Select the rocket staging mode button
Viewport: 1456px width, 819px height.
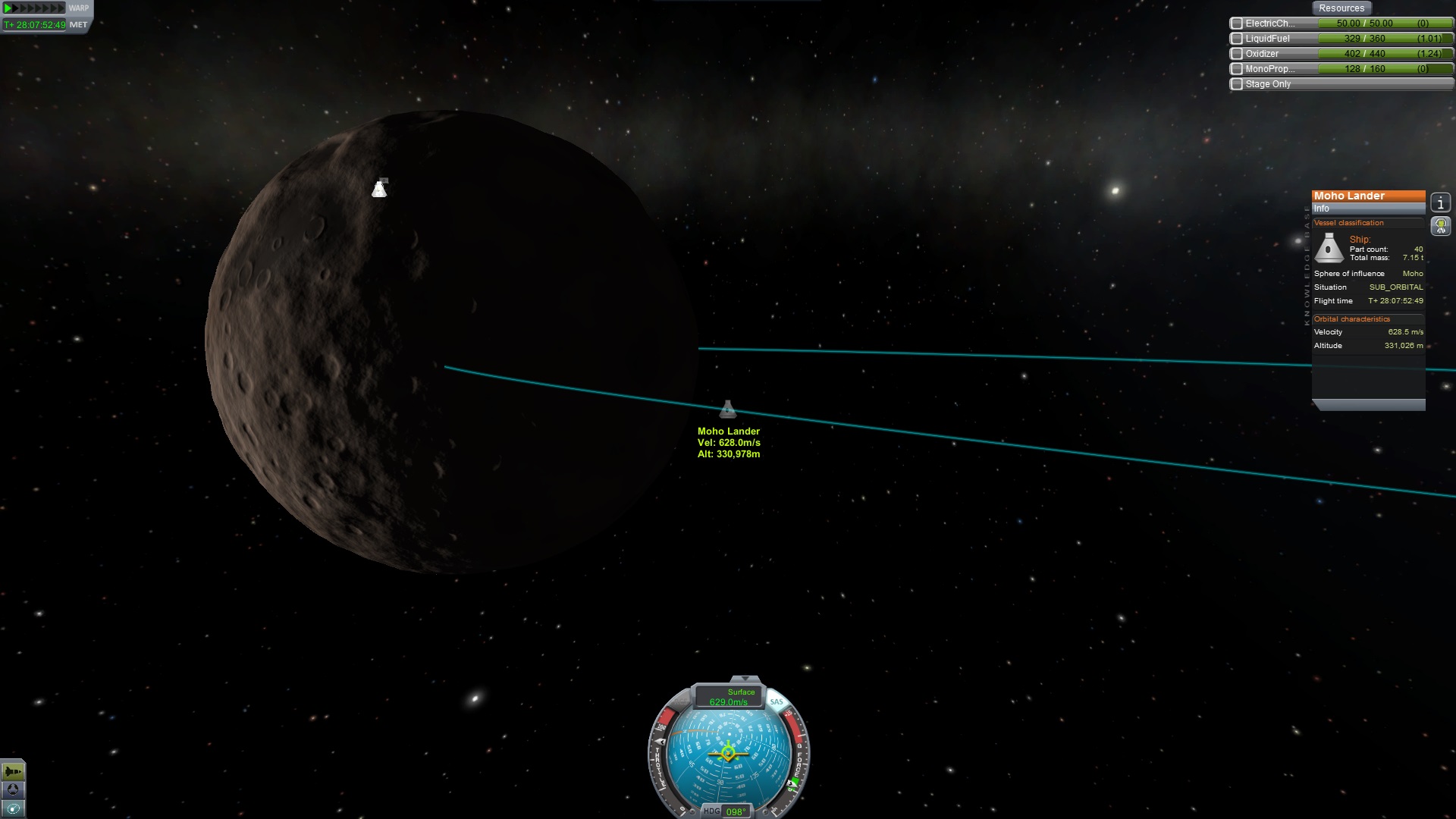point(13,771)
